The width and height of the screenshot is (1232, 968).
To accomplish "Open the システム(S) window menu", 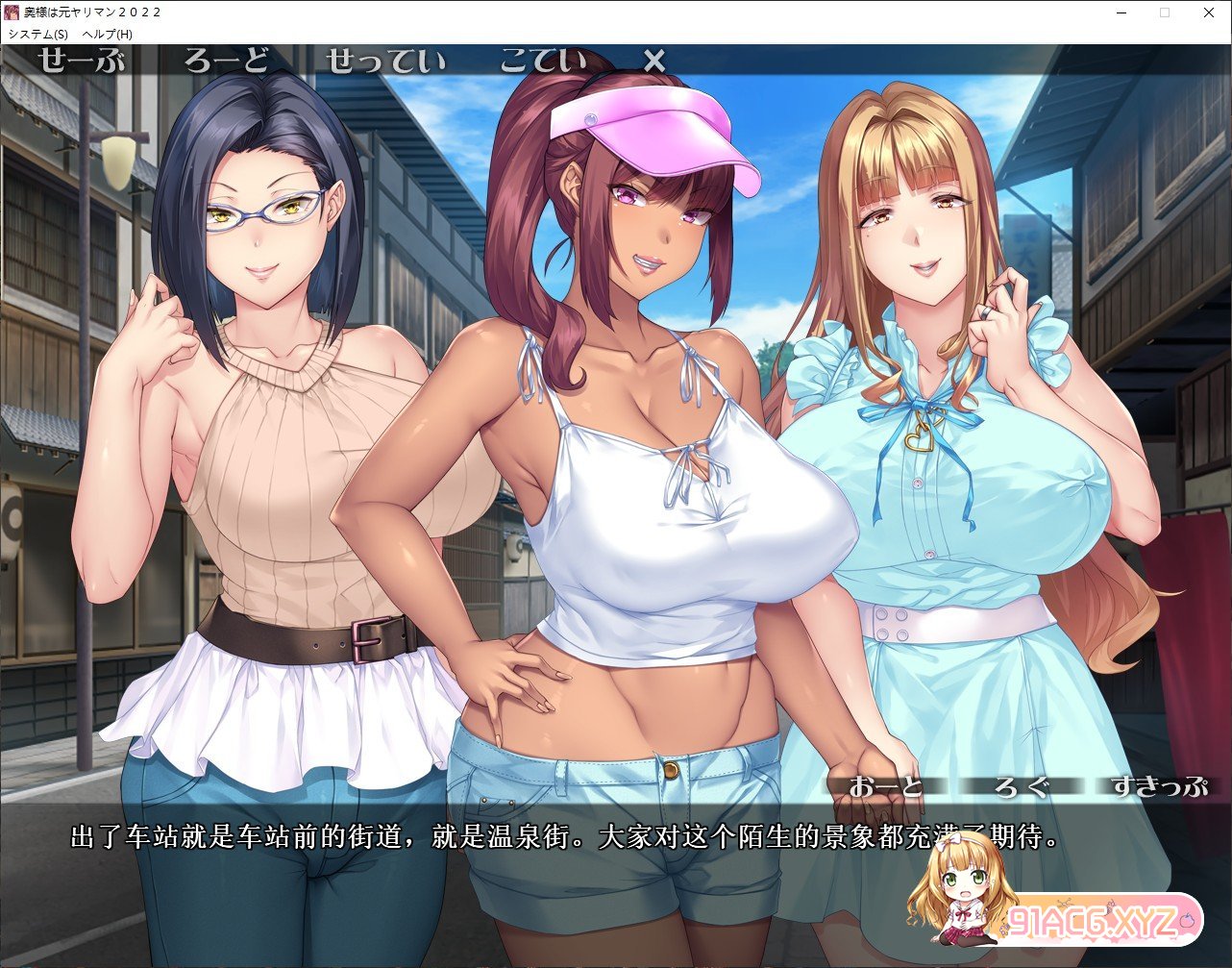I will click(x=38, y=34).
